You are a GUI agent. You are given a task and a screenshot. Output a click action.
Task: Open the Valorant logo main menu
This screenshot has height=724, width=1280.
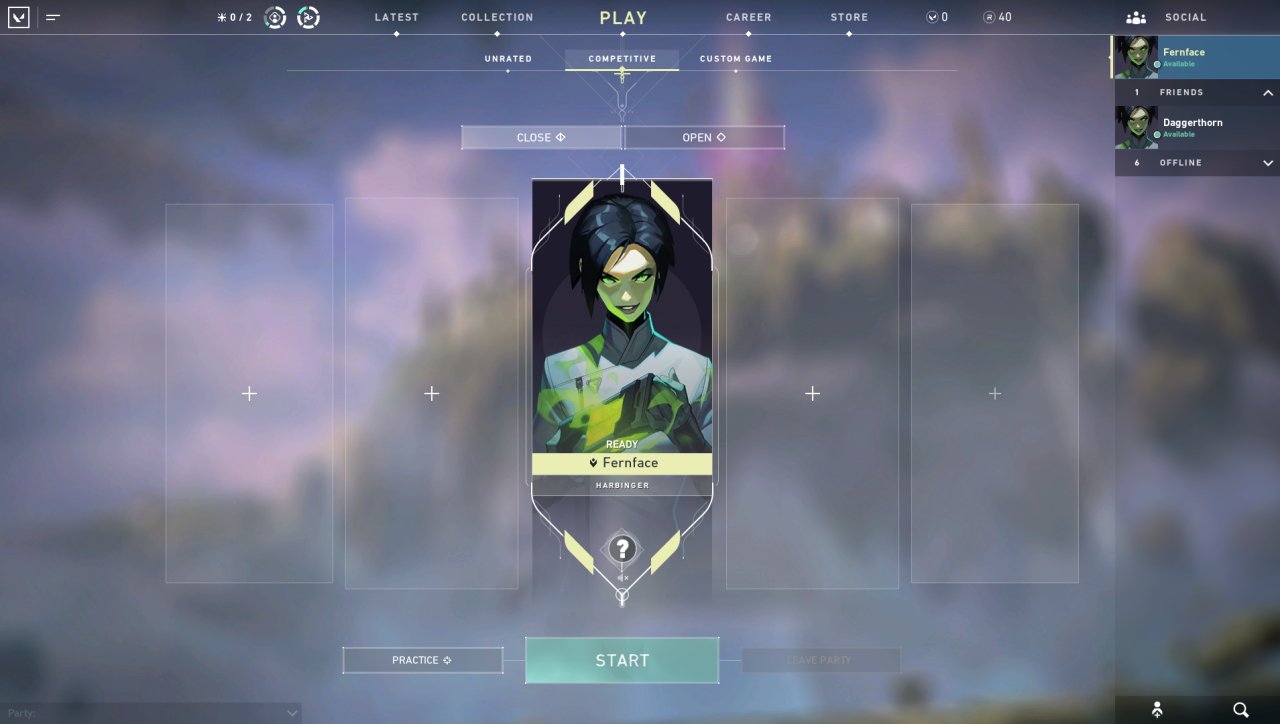(x=19, y=17)
